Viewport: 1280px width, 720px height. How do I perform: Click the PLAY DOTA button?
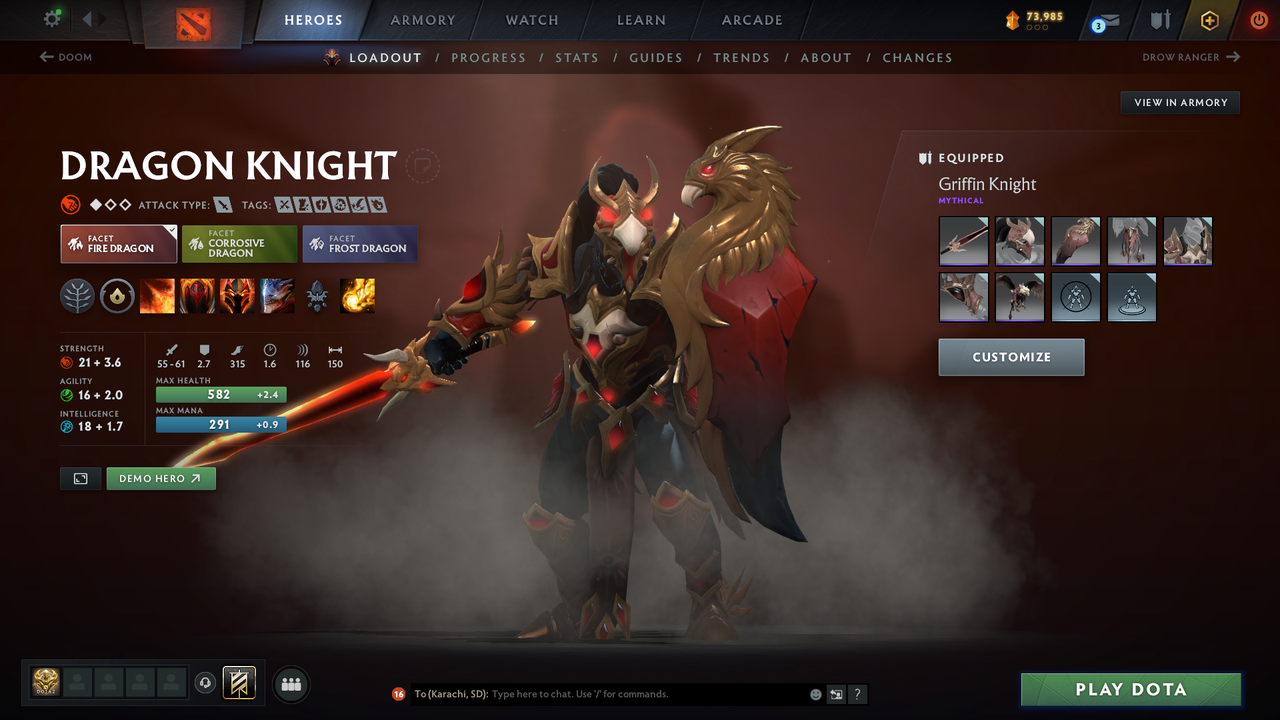click(x=1130, y=689)
